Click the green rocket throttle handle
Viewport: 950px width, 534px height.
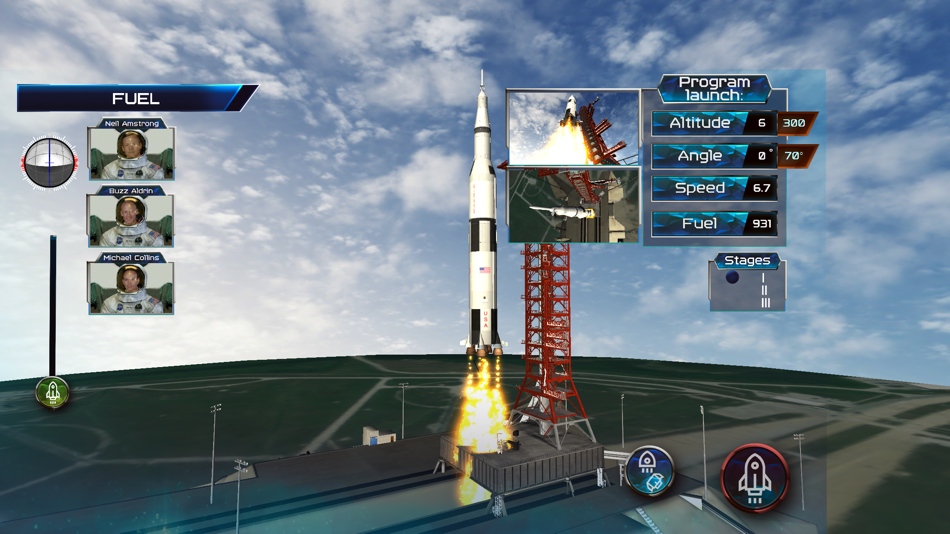point(53,393)
